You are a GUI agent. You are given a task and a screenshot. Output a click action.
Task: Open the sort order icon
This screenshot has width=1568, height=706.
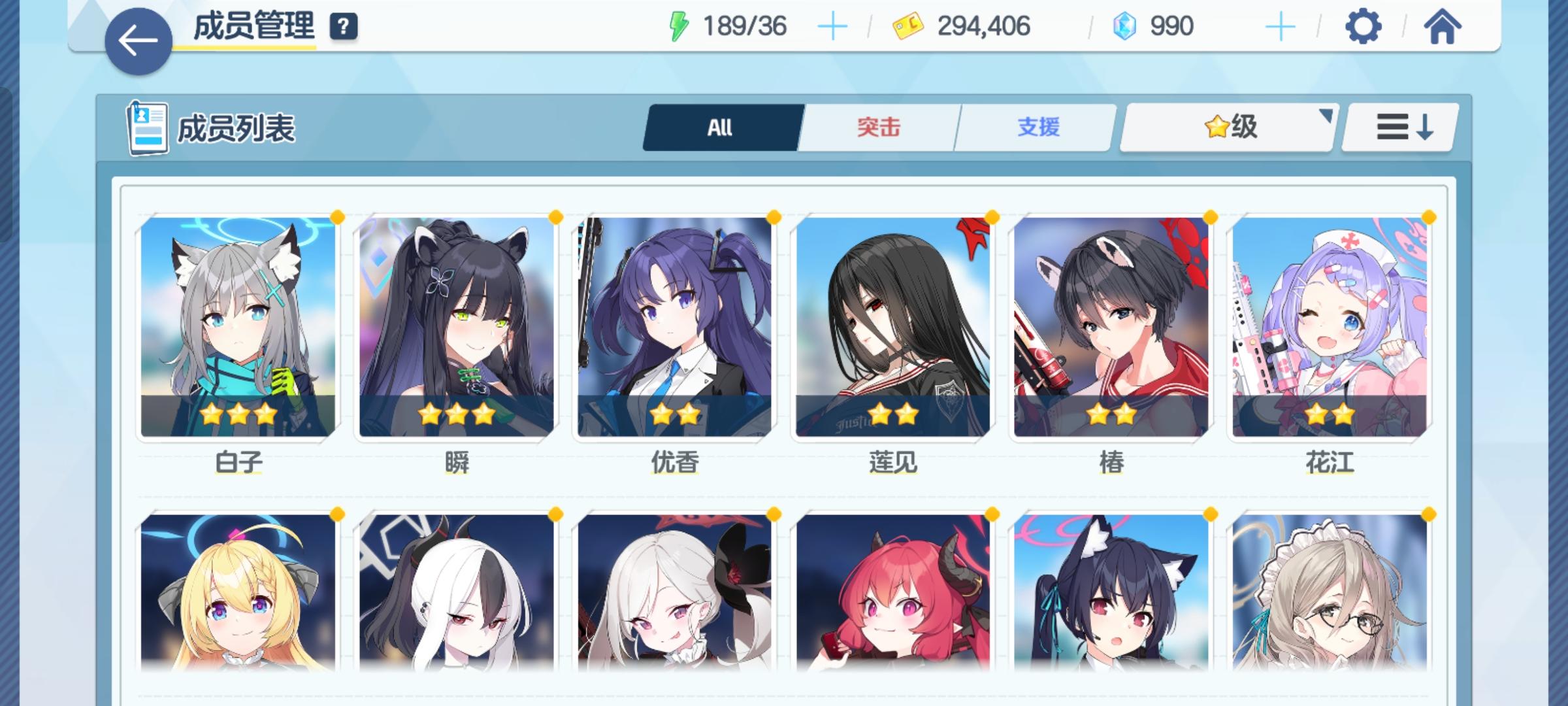1398,128
